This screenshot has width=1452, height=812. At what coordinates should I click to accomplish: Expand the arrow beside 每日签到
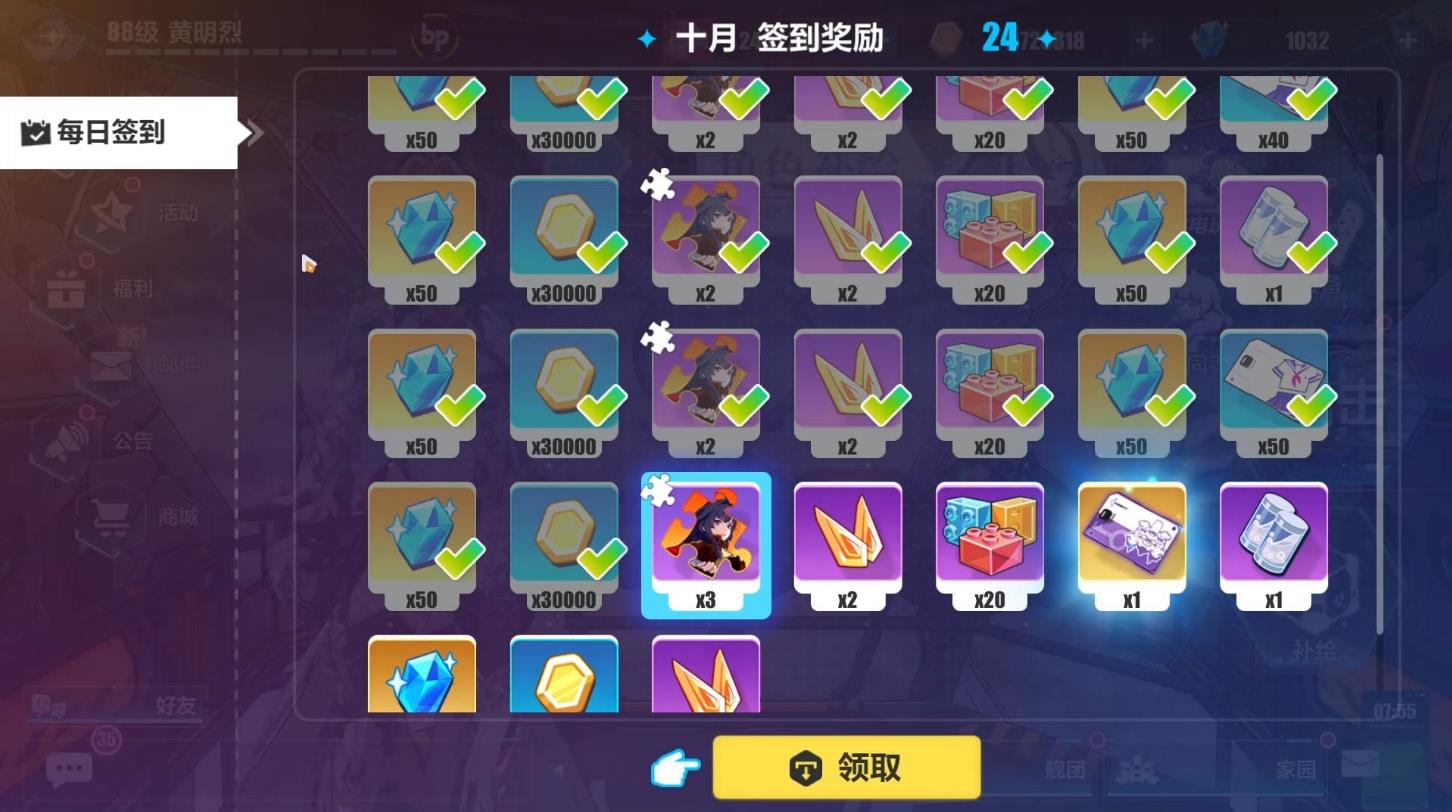click(x=253, y=131)
